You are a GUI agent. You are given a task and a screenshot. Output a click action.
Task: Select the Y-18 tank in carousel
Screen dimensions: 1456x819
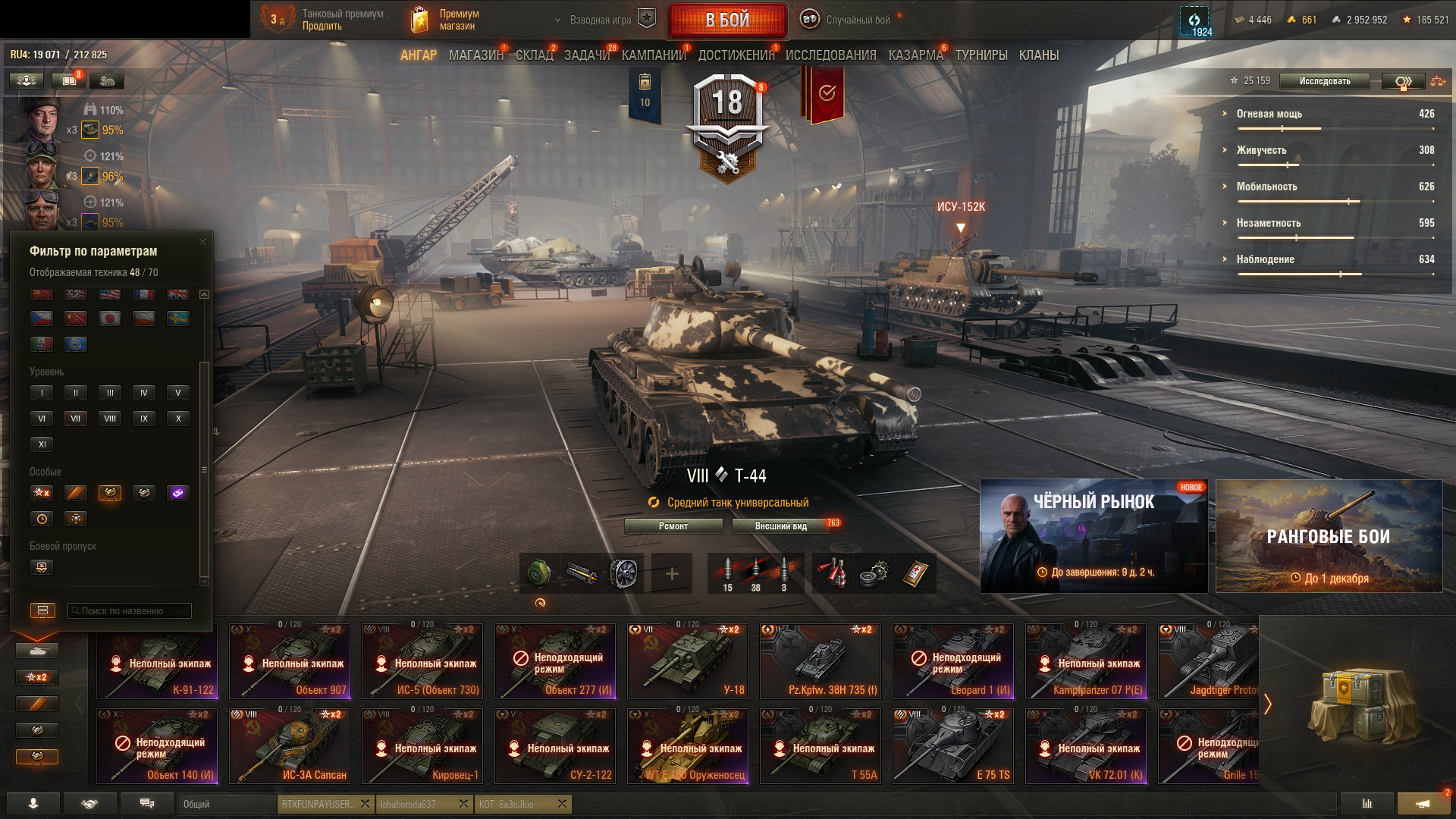pos(687,661)
